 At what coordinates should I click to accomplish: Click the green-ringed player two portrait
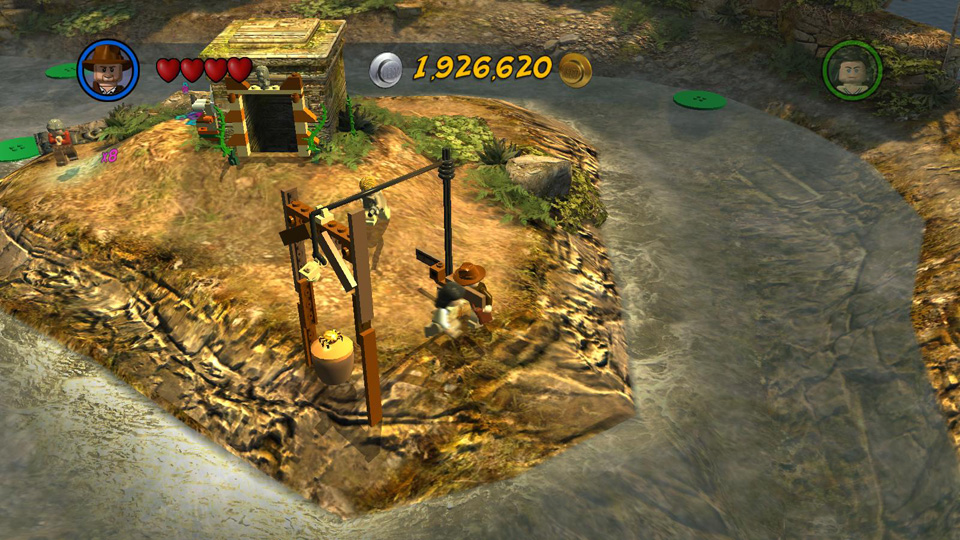(852, 70)
